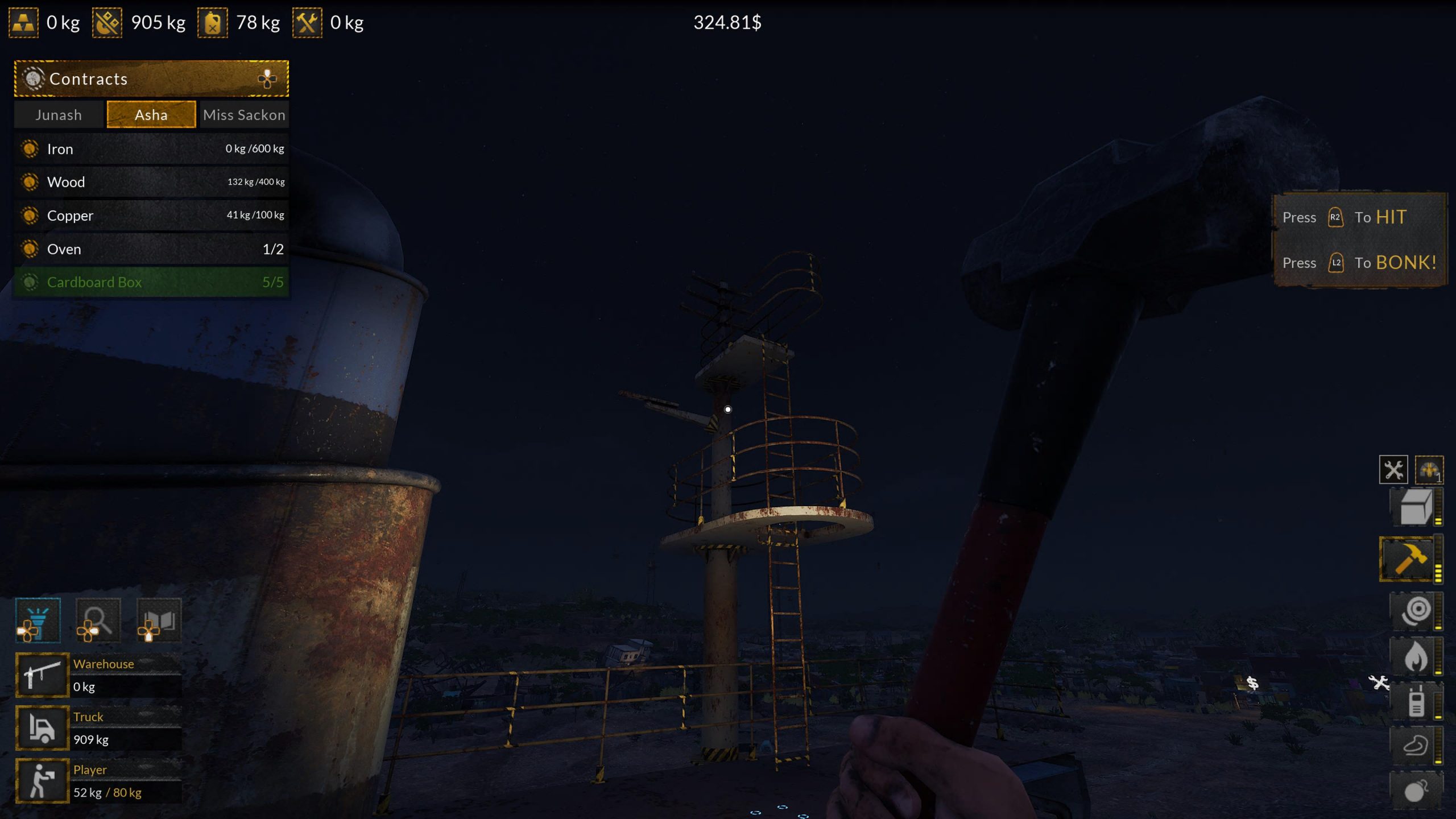The height and width of the screenshot is (819, 1456).
Task: Select the flame torch tool slot
Action: pos(1415,656)
